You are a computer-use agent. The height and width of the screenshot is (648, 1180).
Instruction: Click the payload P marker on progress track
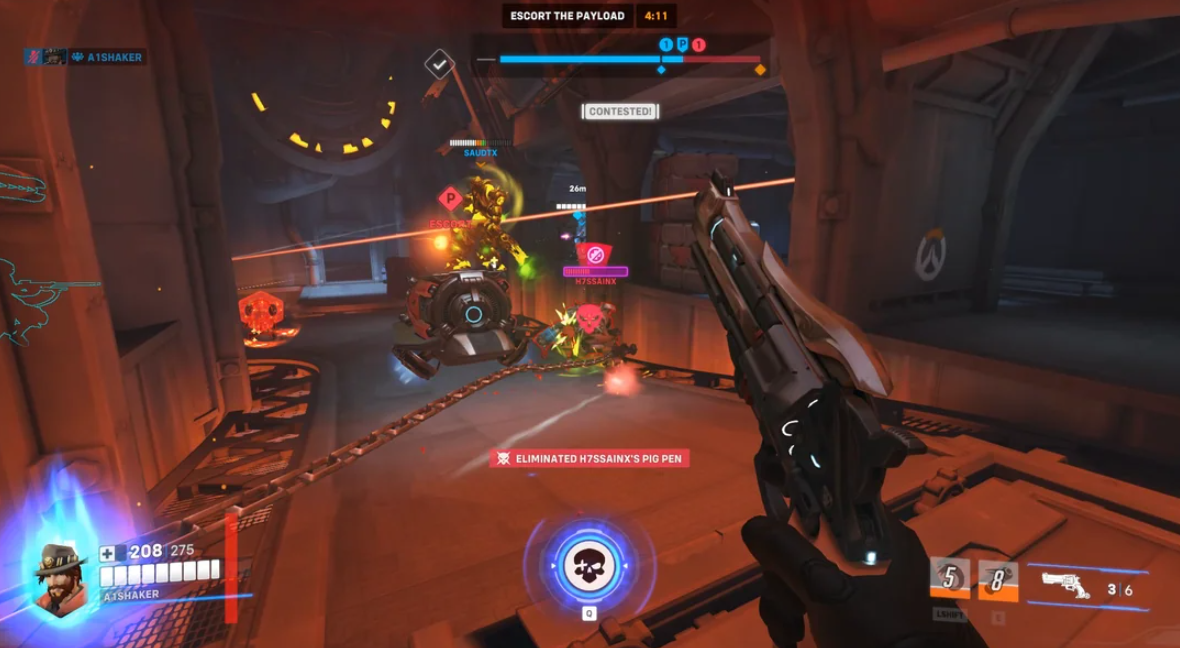(682, 44)
